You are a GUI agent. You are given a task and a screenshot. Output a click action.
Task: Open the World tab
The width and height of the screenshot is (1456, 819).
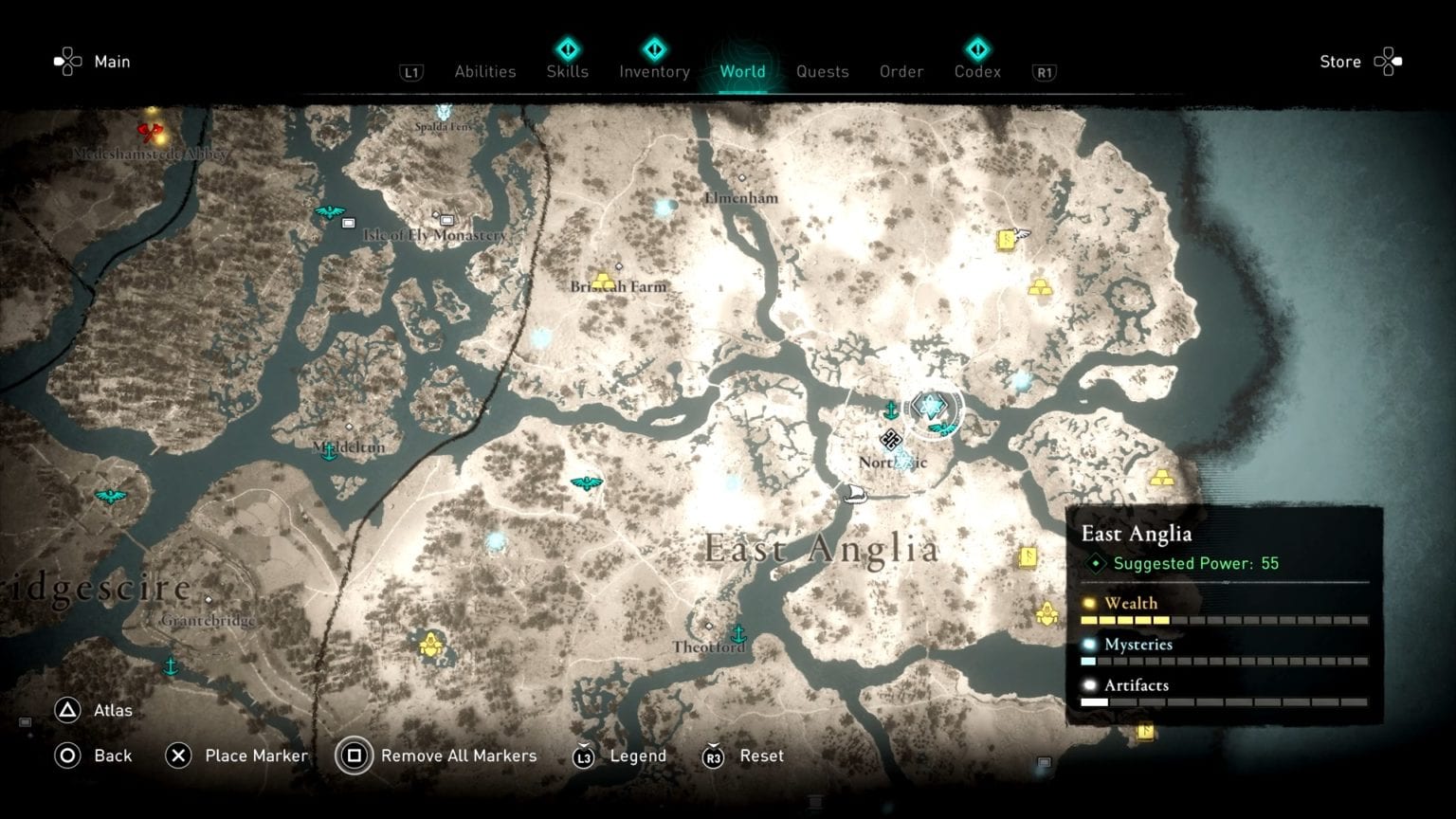pos(743,71)
